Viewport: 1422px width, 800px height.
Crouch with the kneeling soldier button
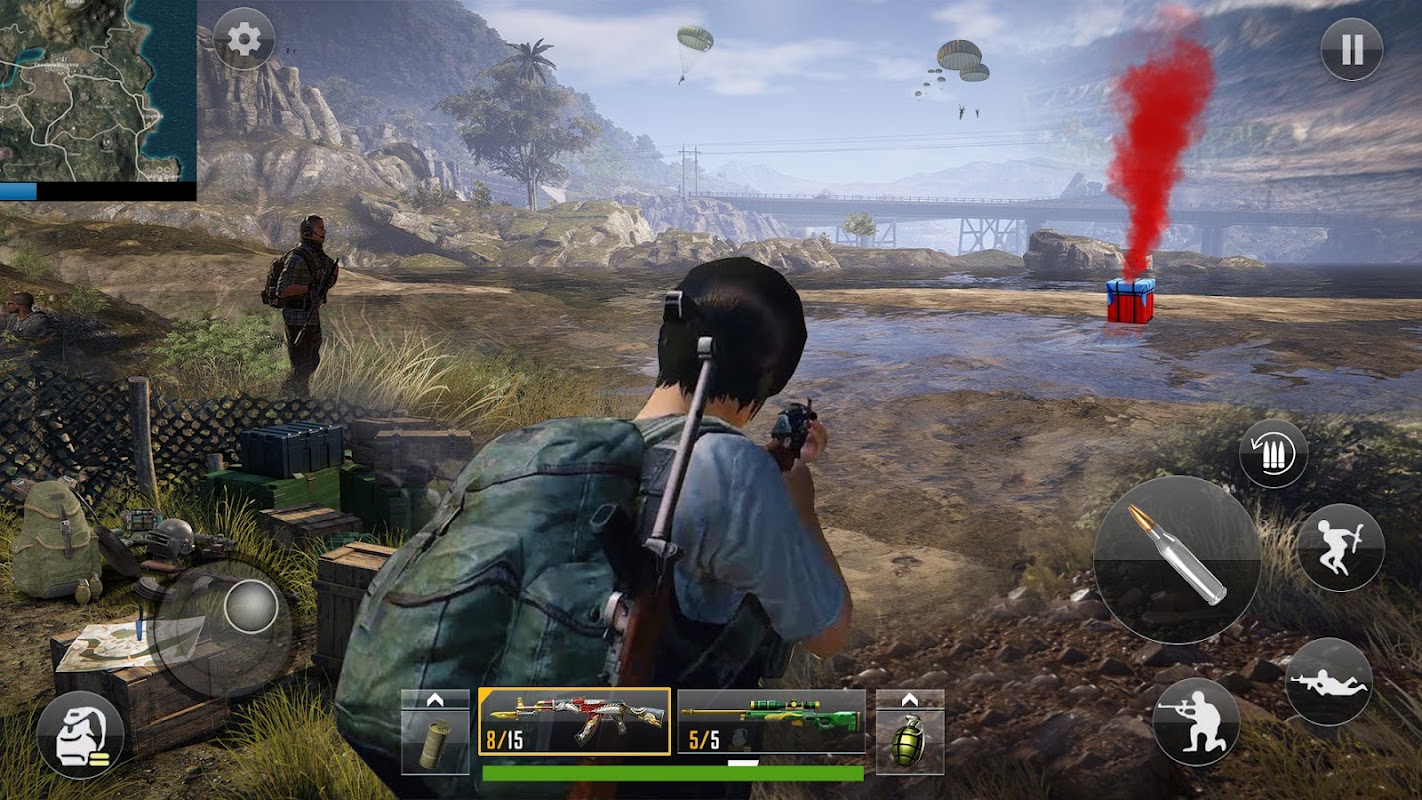[x=1196, y=721]
